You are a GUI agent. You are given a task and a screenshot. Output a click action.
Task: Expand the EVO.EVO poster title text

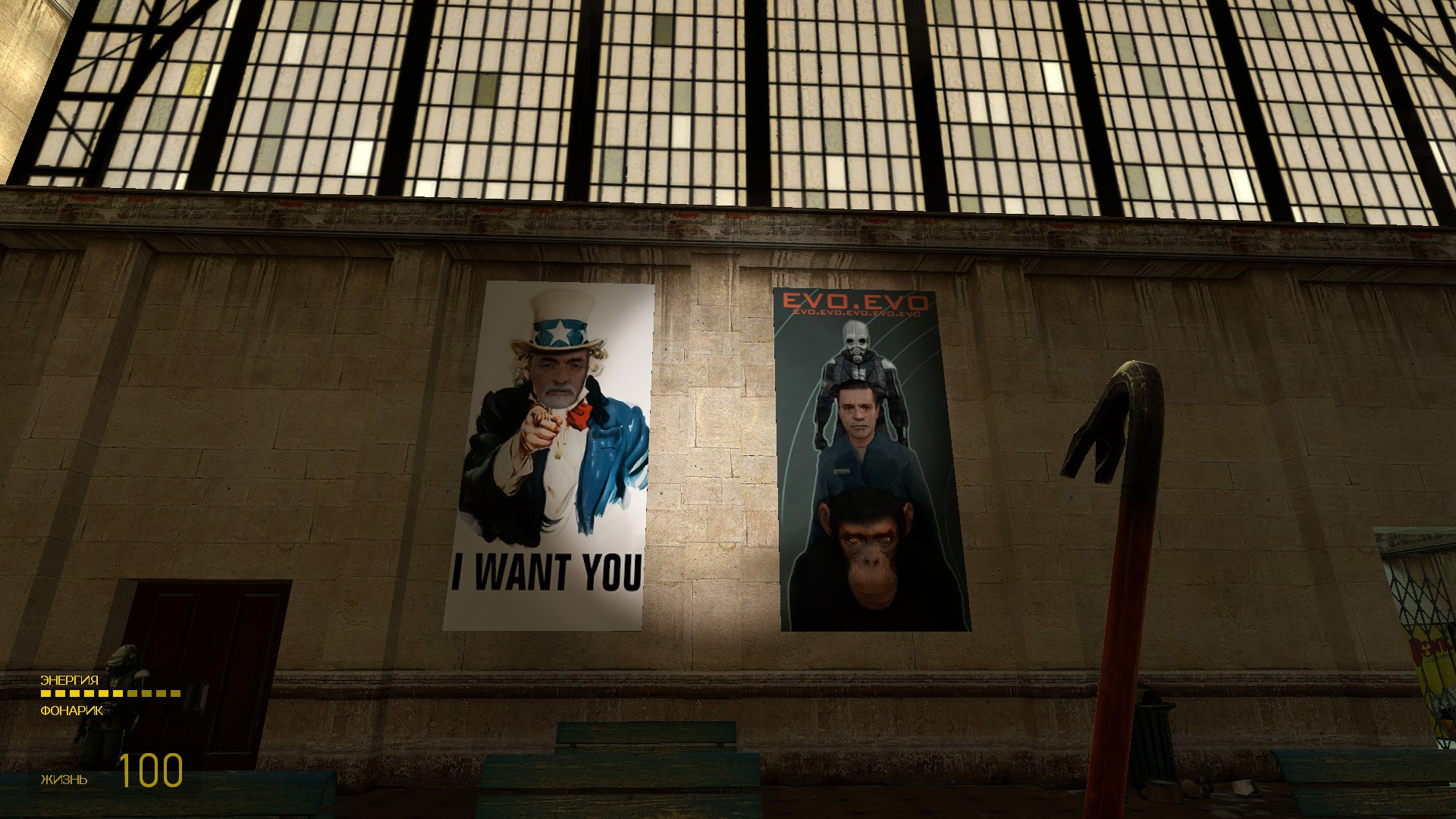coord(855,302)
